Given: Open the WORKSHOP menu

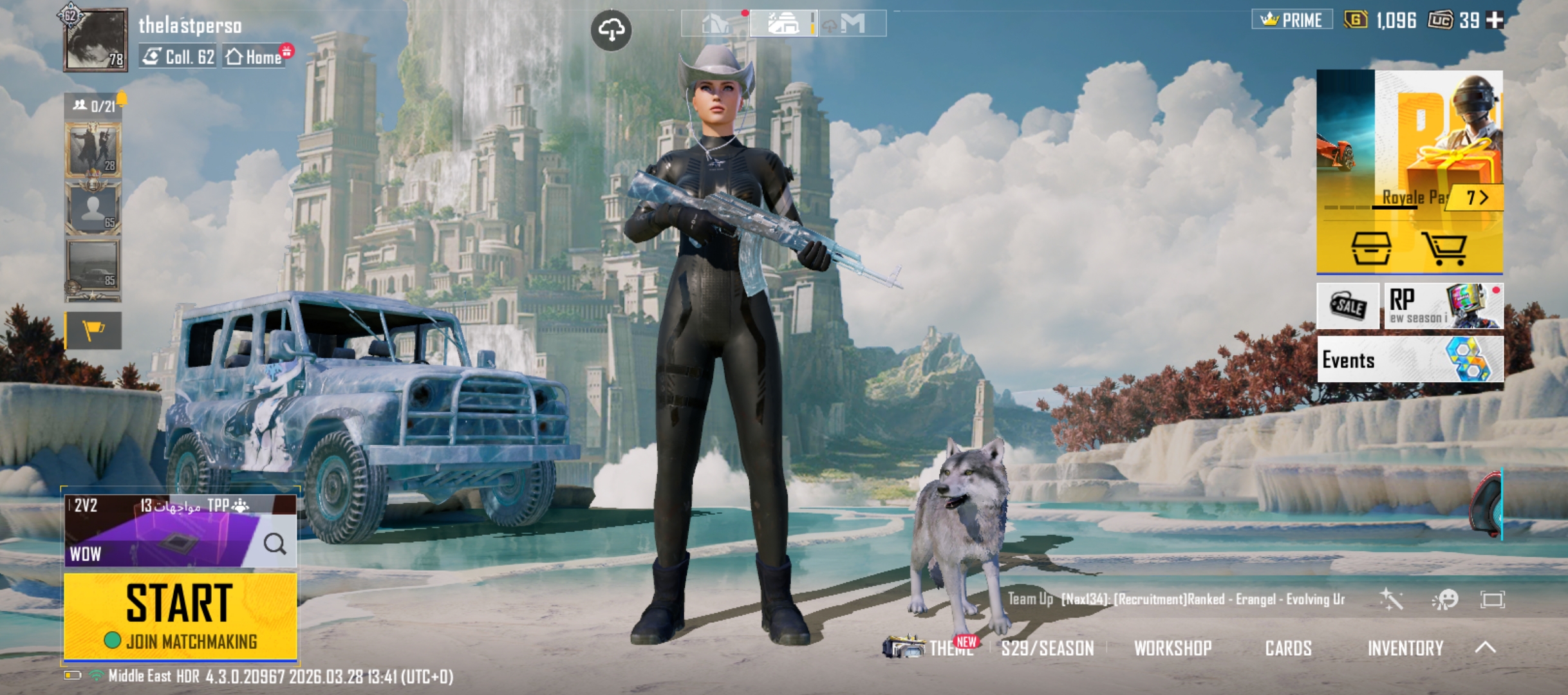Looking at the screenshot, I should coord(1172,648).
